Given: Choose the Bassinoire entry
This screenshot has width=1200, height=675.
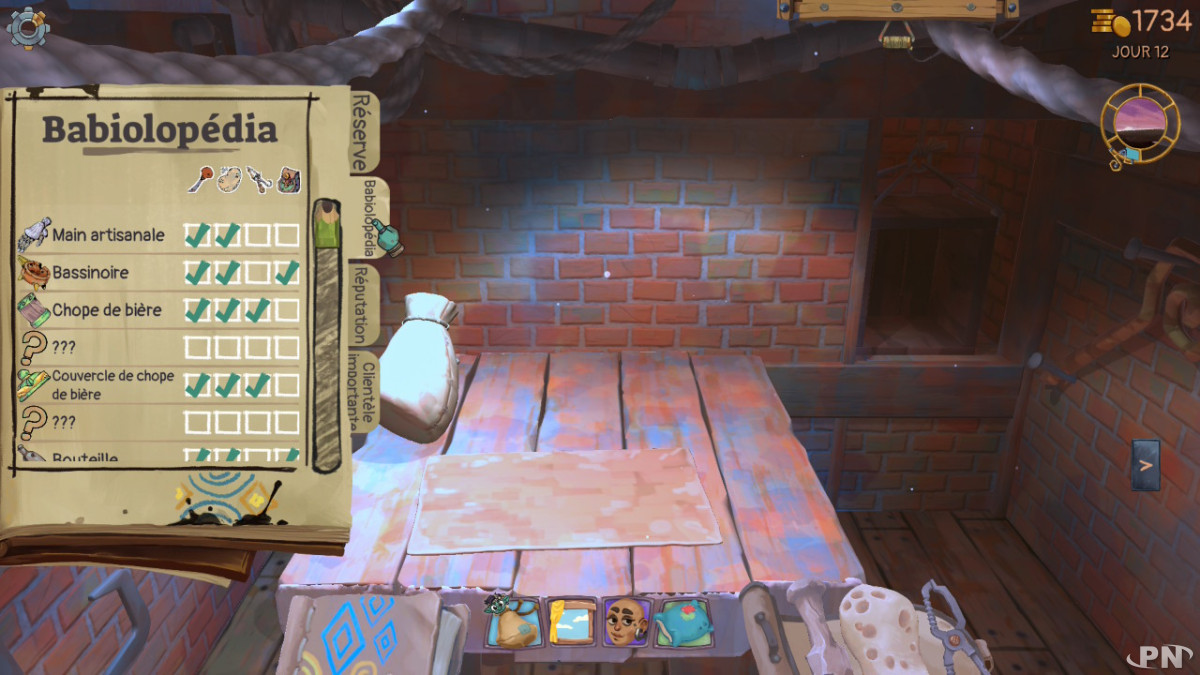Looking at the screenshot, I should tap(90, 272).
